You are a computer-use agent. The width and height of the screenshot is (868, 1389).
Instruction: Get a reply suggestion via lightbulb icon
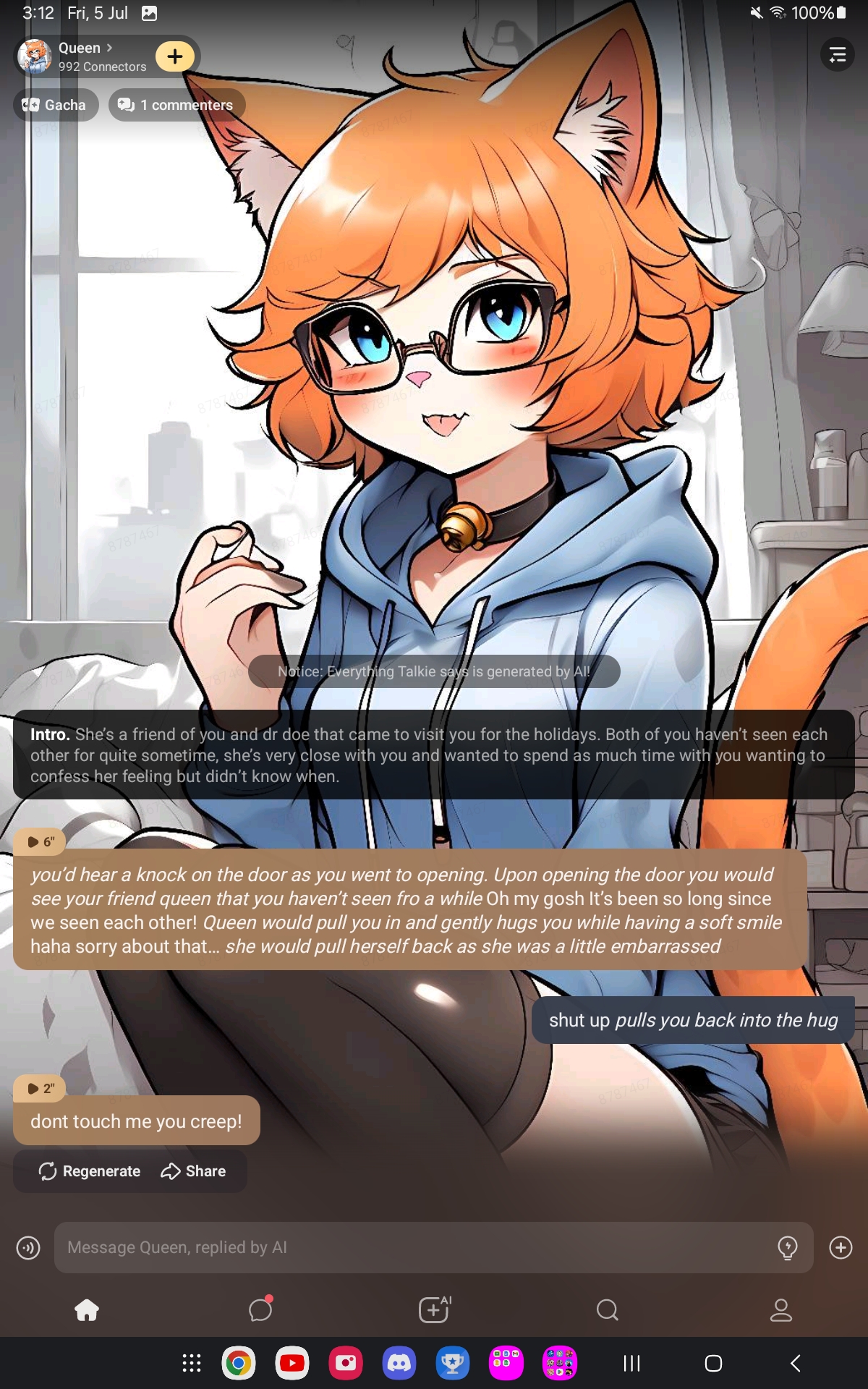[x=787, y=1247]
